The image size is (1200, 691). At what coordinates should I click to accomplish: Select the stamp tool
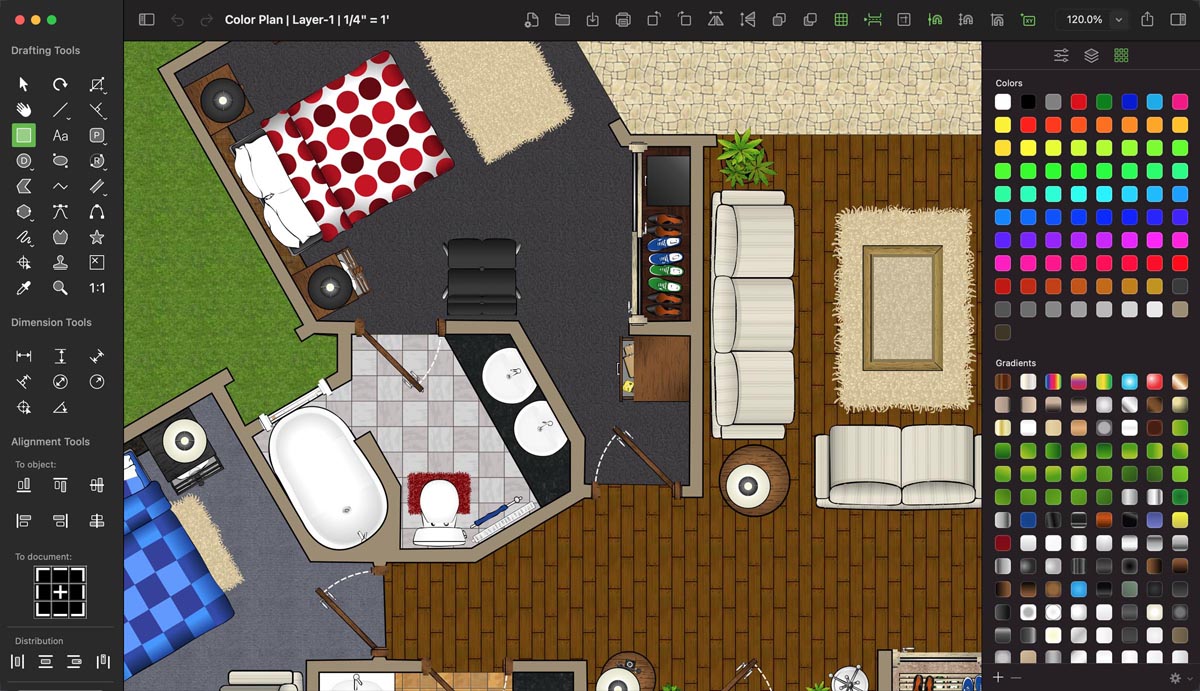click(x=61, y=263)
